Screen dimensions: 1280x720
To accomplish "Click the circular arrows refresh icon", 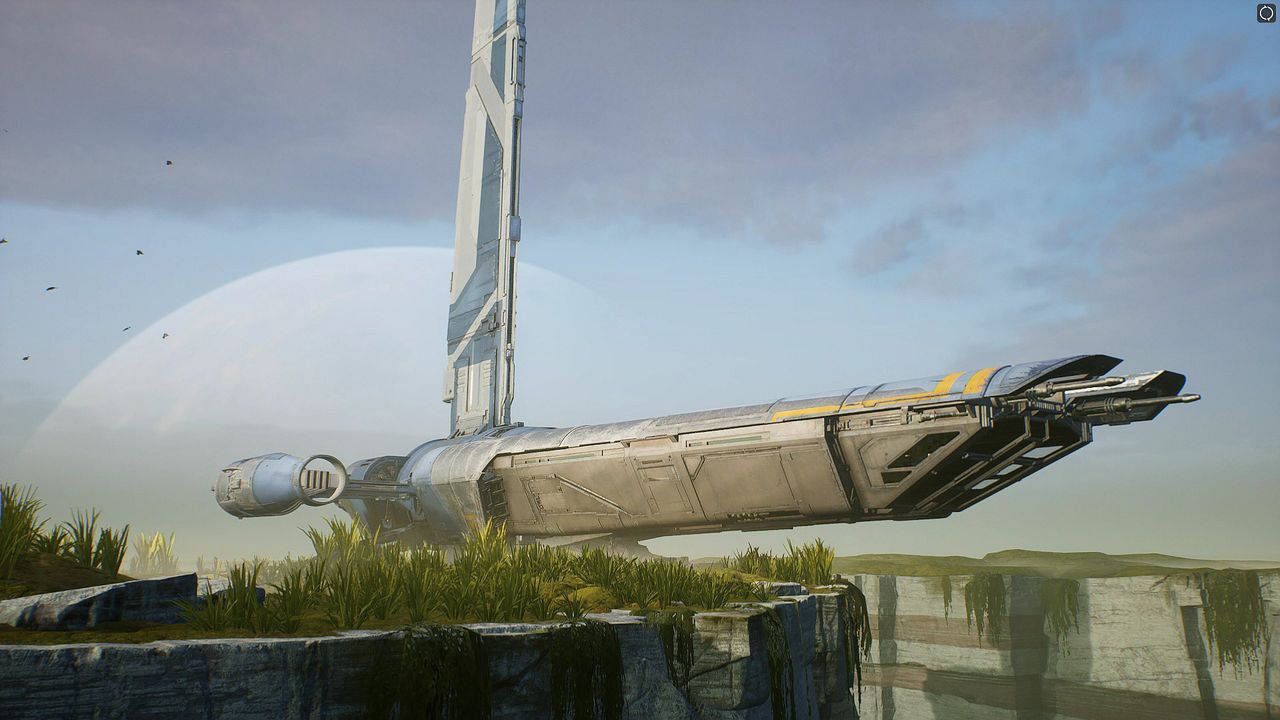I will point(1266,13).
